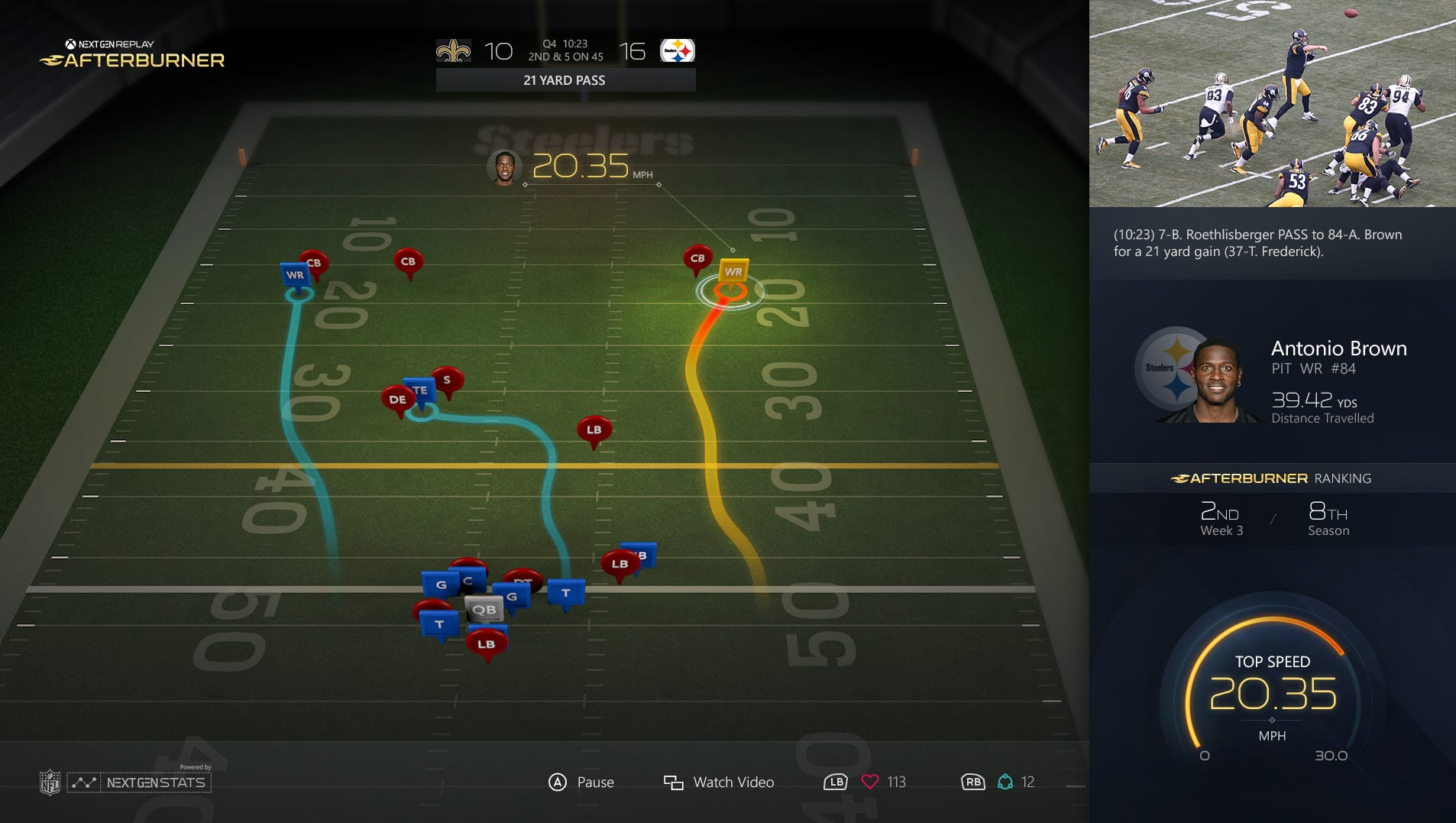Screen dimensions: 1456x823
Task: Expand the play description panel
Action: click(x=1273, y=243)
